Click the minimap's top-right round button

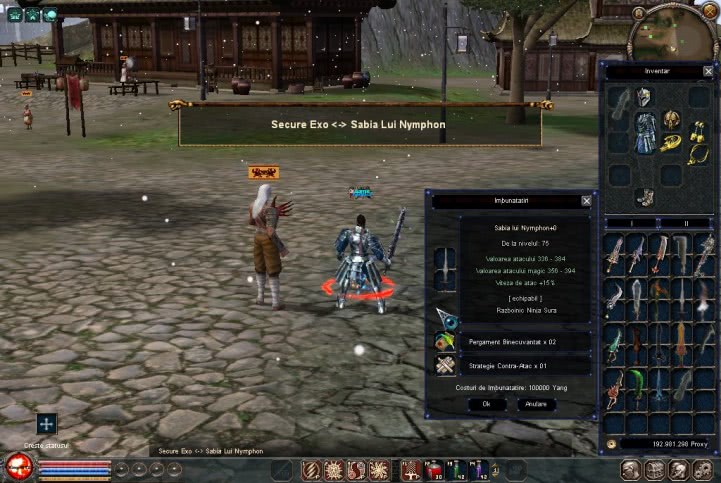click(x=711, y=9)
